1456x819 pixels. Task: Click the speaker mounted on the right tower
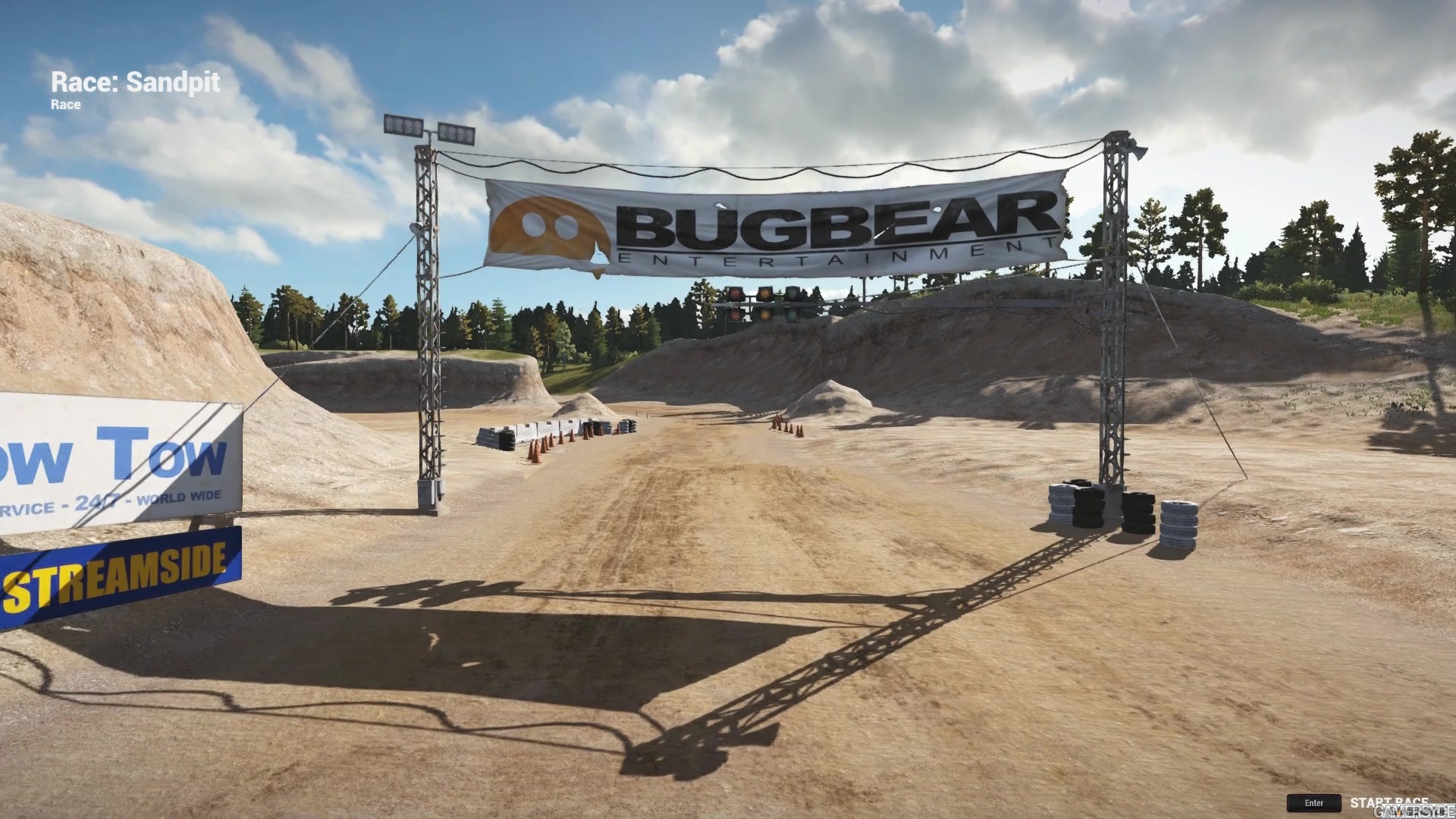click(x=1135, y=150)
